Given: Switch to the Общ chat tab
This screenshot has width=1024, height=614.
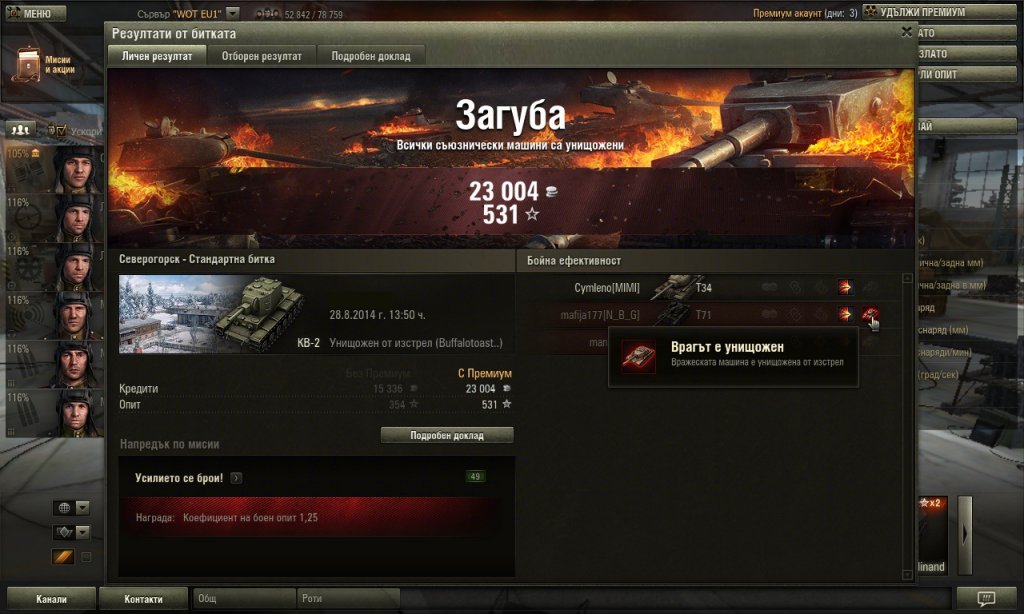Looking at the screenshot, I should point(243,599).
